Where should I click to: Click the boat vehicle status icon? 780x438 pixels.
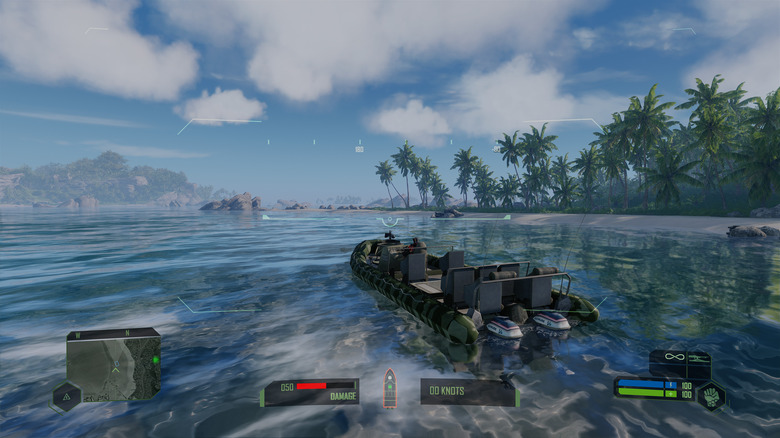click(390, 389)
